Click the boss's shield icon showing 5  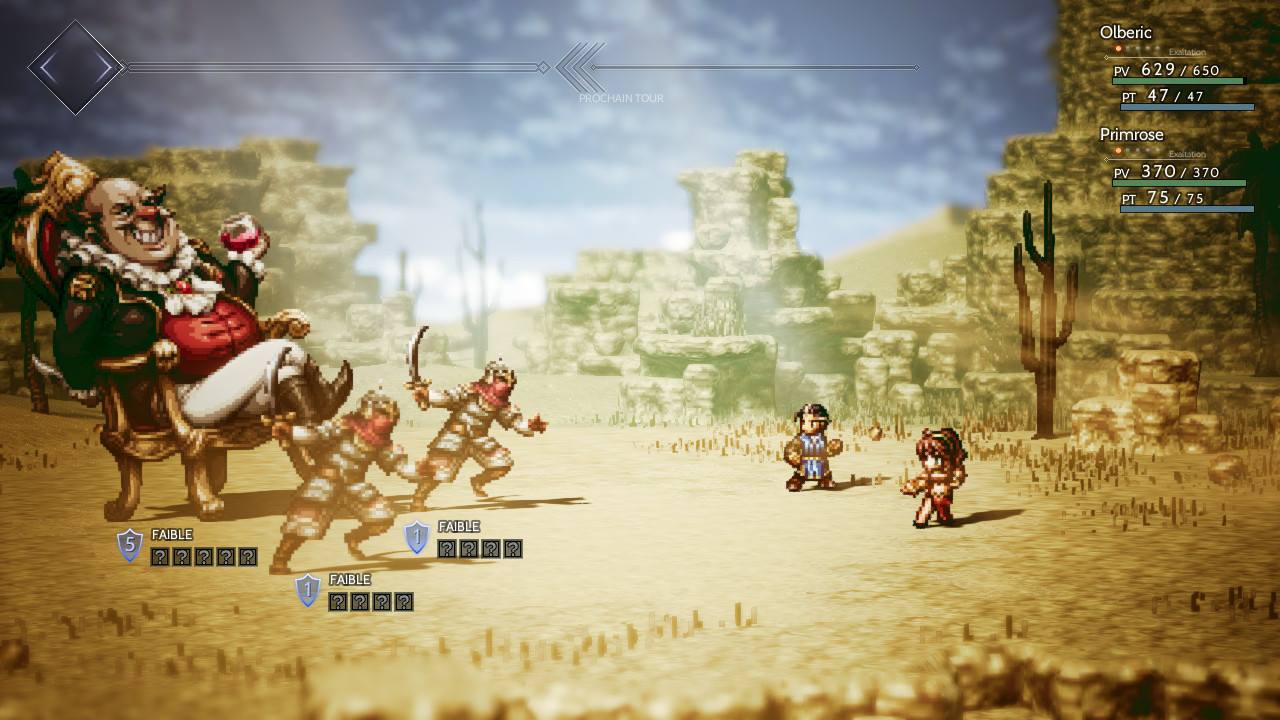[x=130, y=546]
